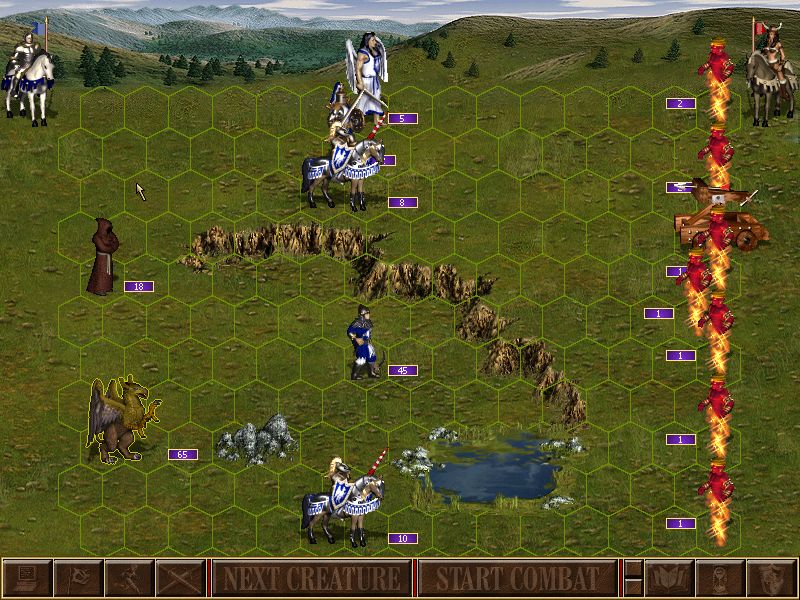
Task: Click the surrender flag button
Action: click(x=77, y=578)
